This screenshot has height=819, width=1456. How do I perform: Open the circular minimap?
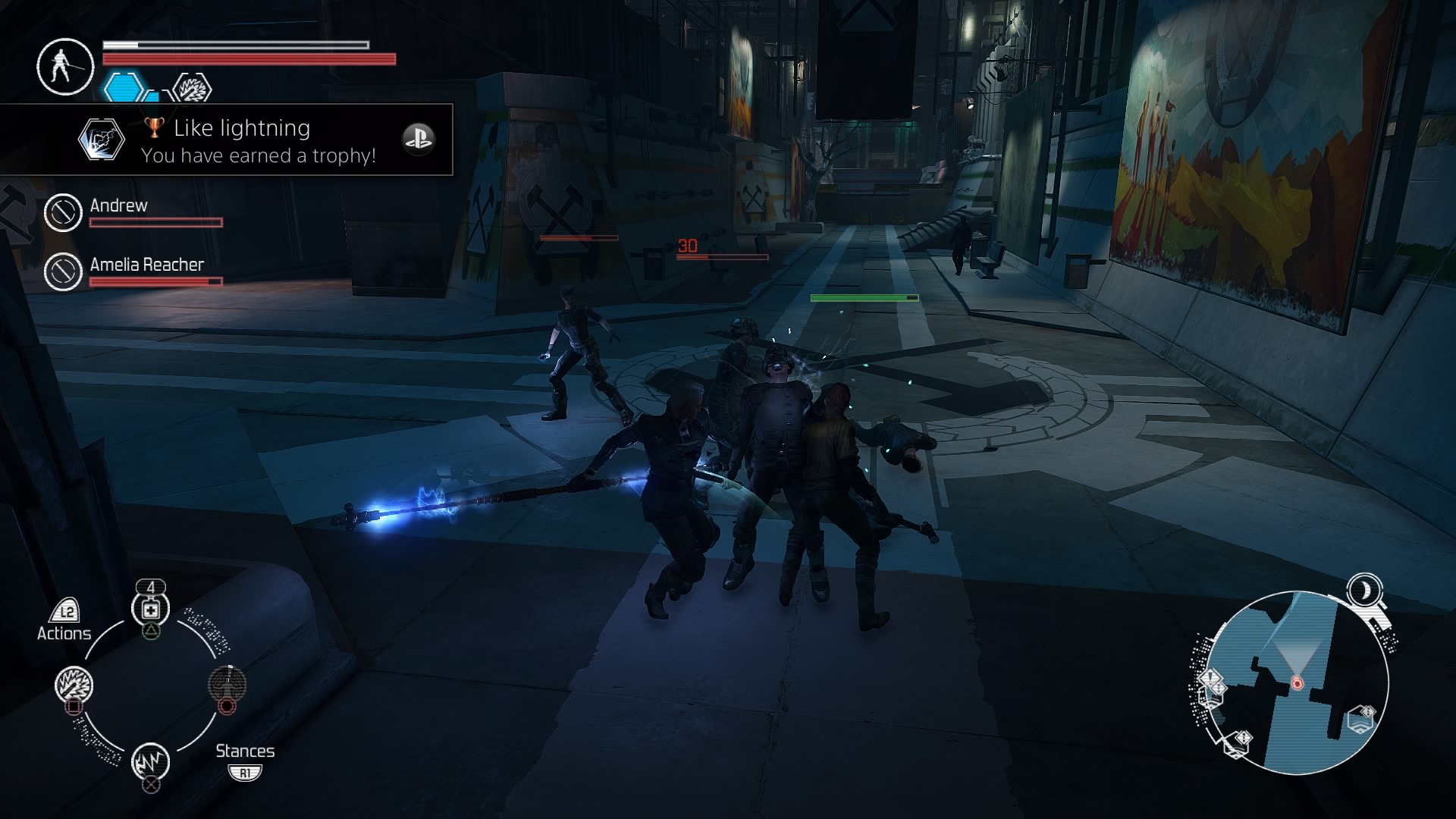click(1295, 682)
